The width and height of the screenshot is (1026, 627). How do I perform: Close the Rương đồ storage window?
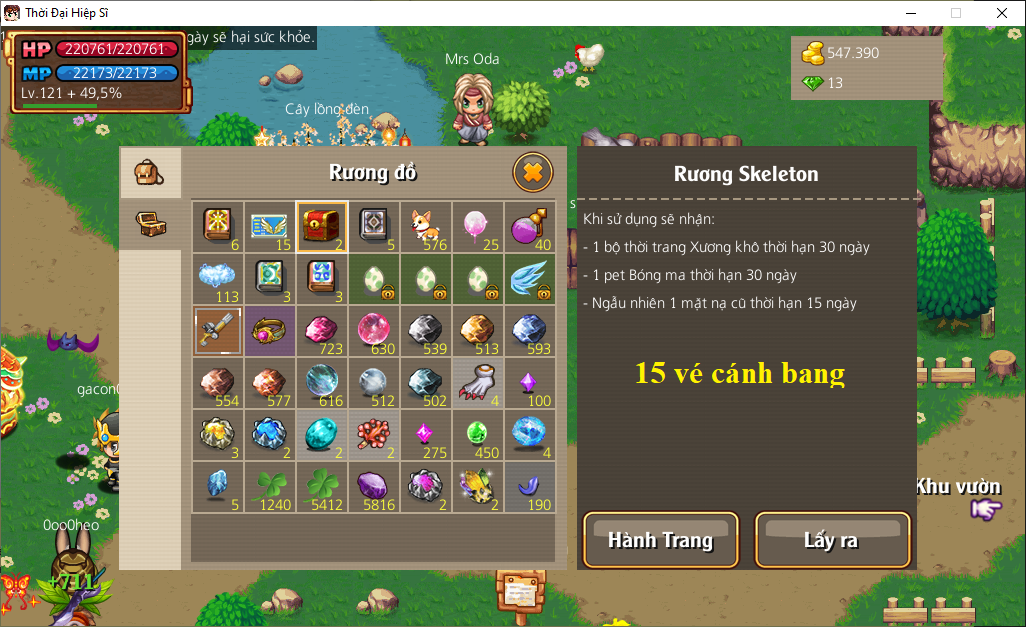[533, 173]
